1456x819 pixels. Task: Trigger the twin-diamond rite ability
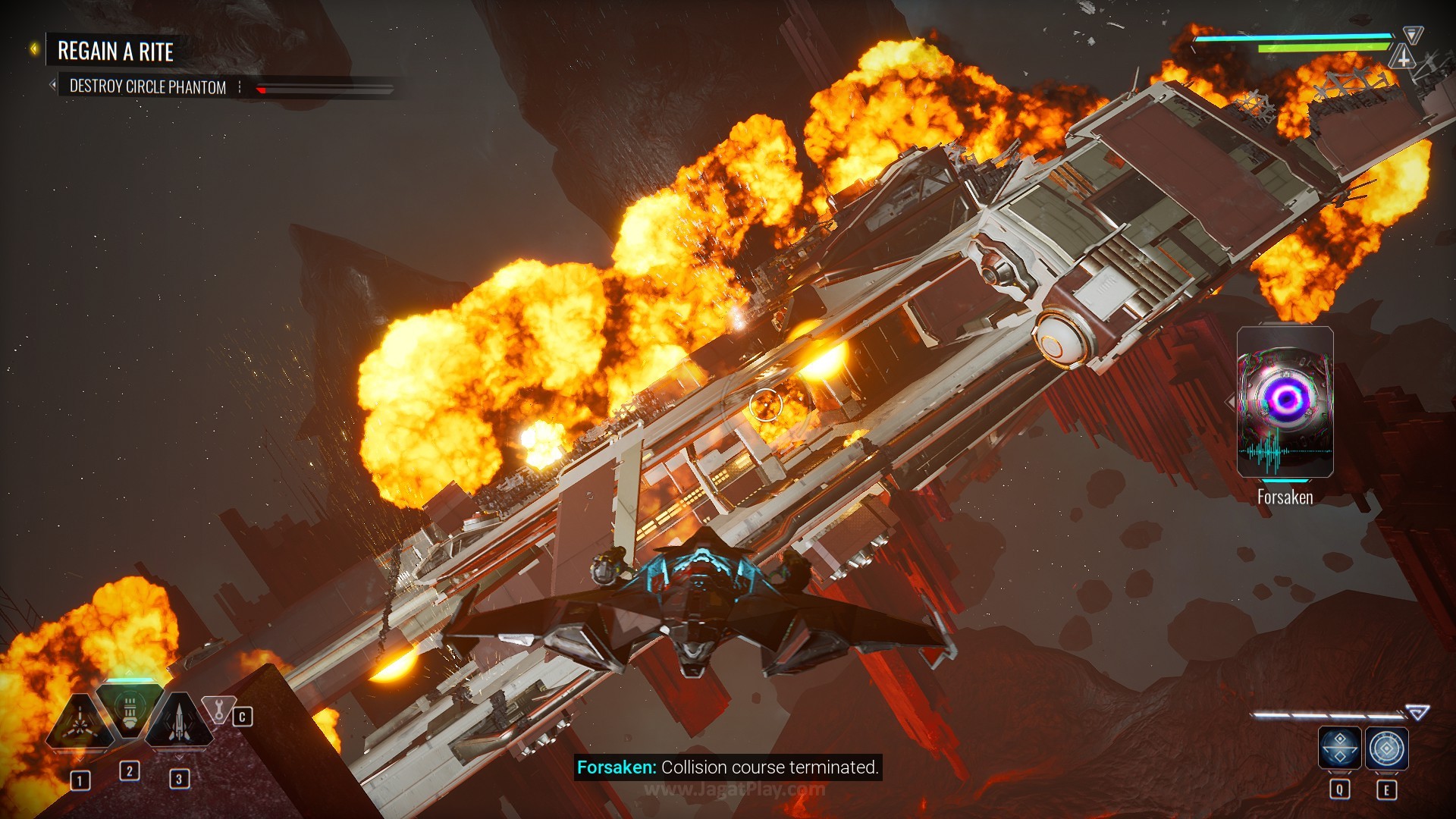1339,748
